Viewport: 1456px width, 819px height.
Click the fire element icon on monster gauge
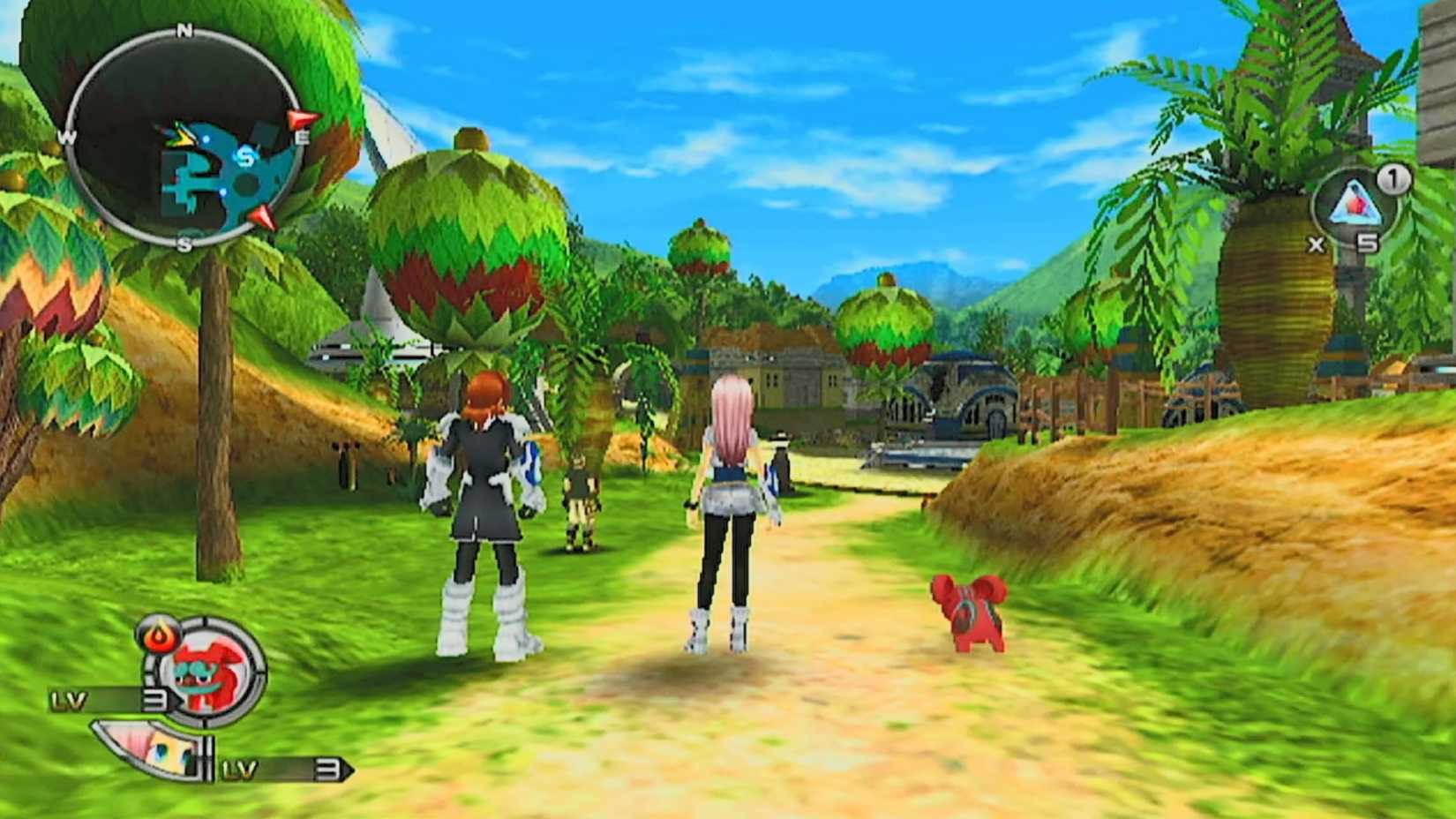(158, 635)
